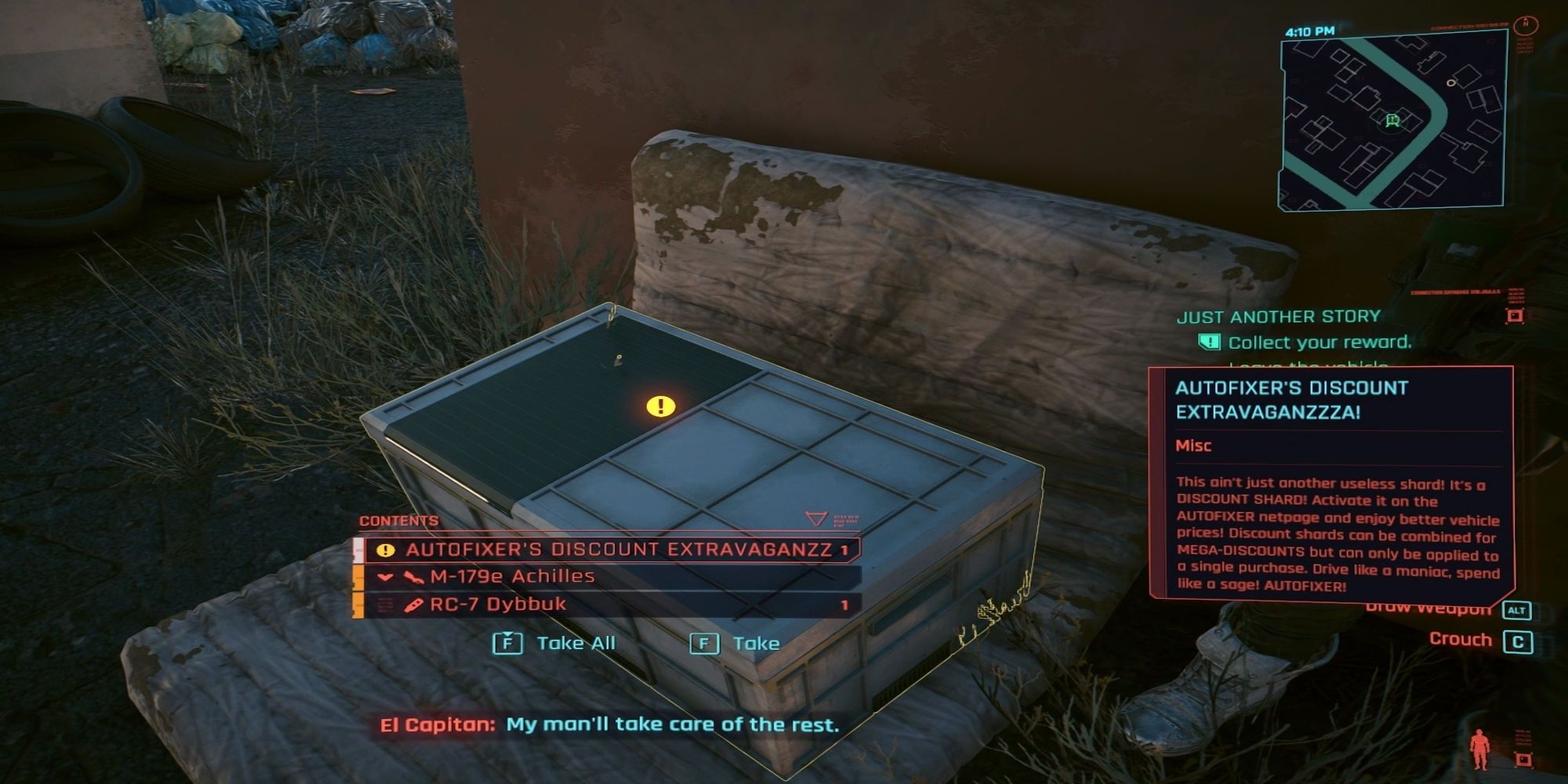Click the compass N icon above the minimap
Screen dimensions: 1568x784
pos(1526,24)
